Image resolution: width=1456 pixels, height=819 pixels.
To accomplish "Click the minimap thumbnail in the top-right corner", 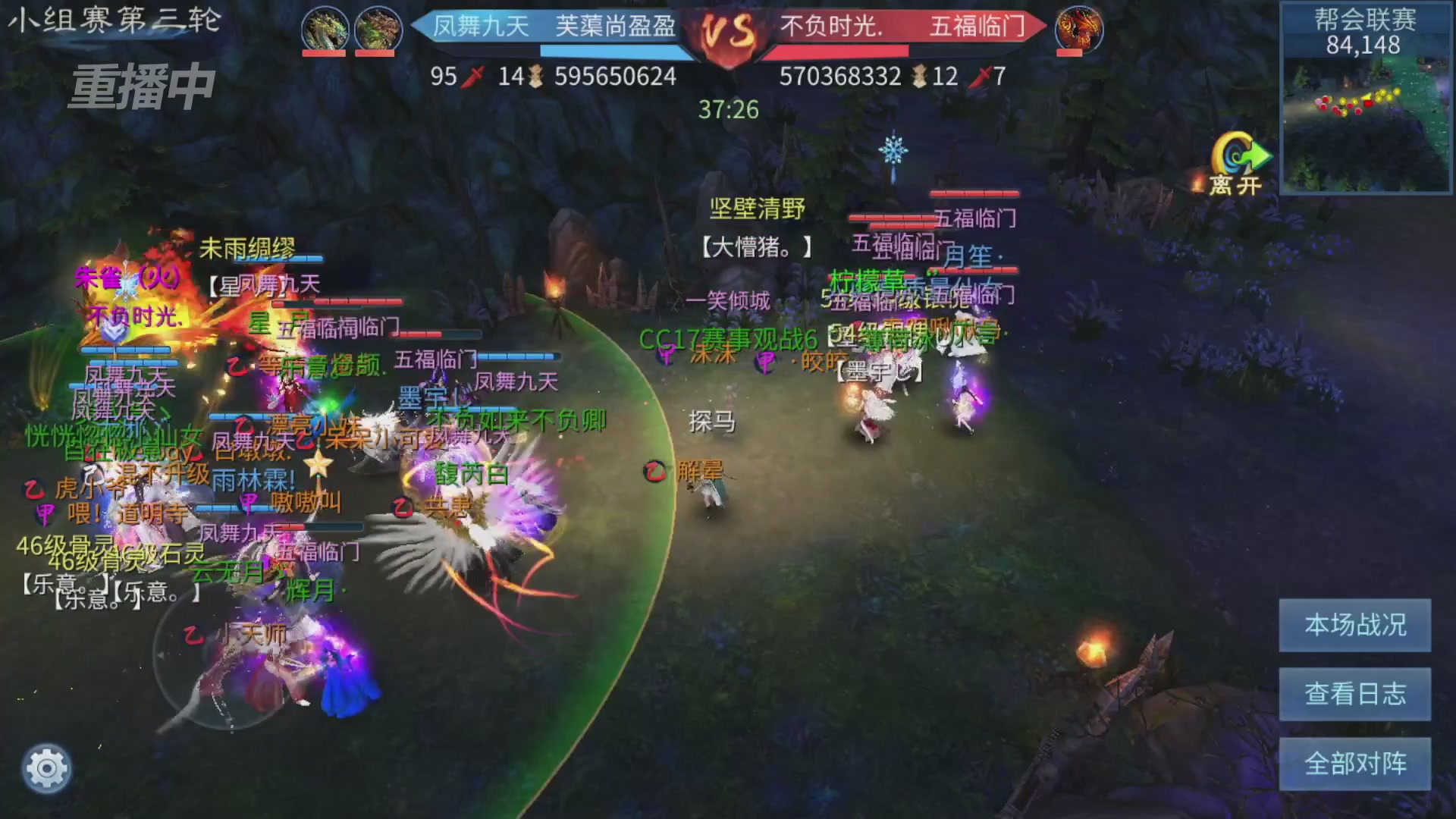I will (x=1365, y=121).
